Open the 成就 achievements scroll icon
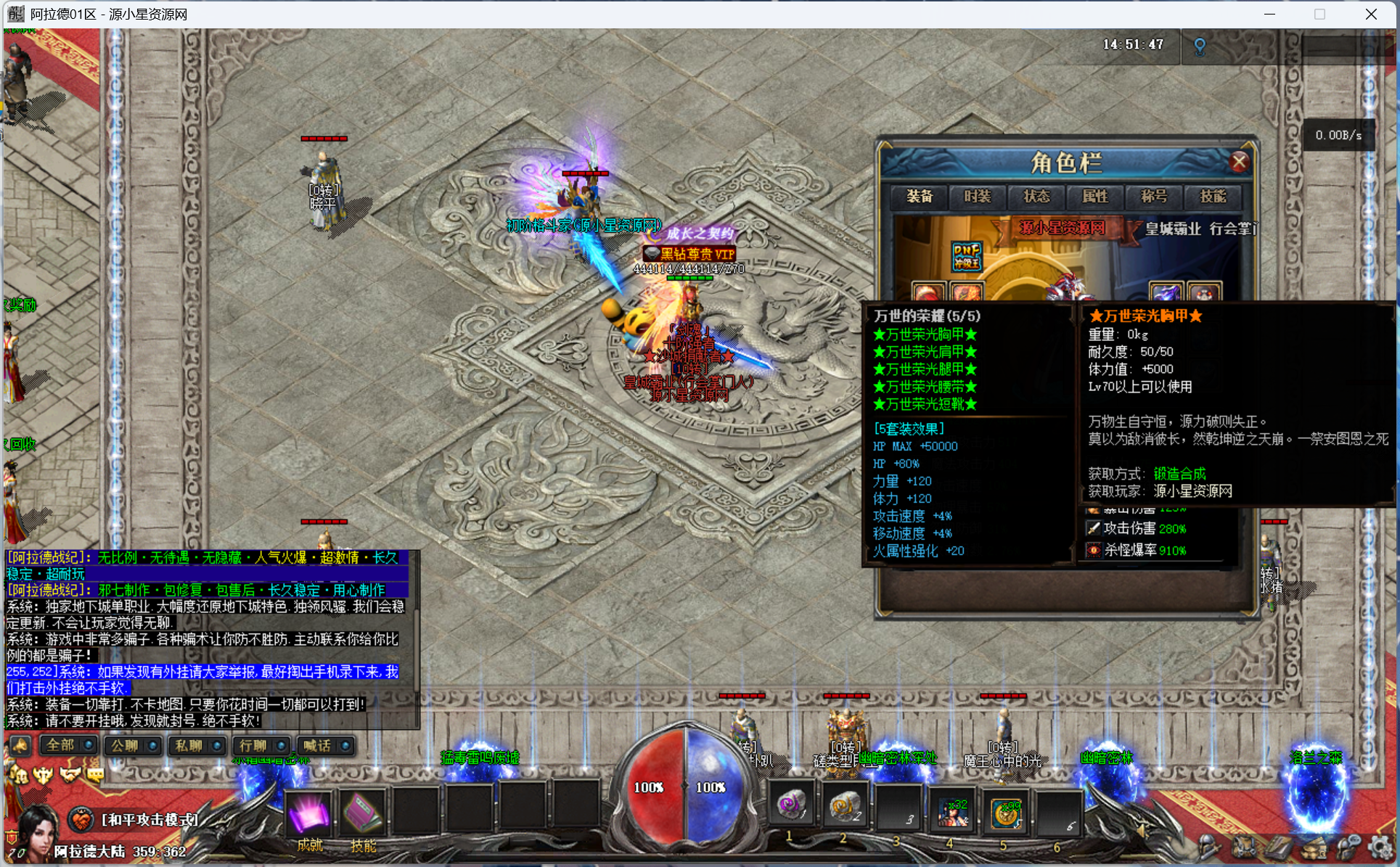Image resolution: width=1400 pixels, height=867 pixels. (x=310, y=813)
